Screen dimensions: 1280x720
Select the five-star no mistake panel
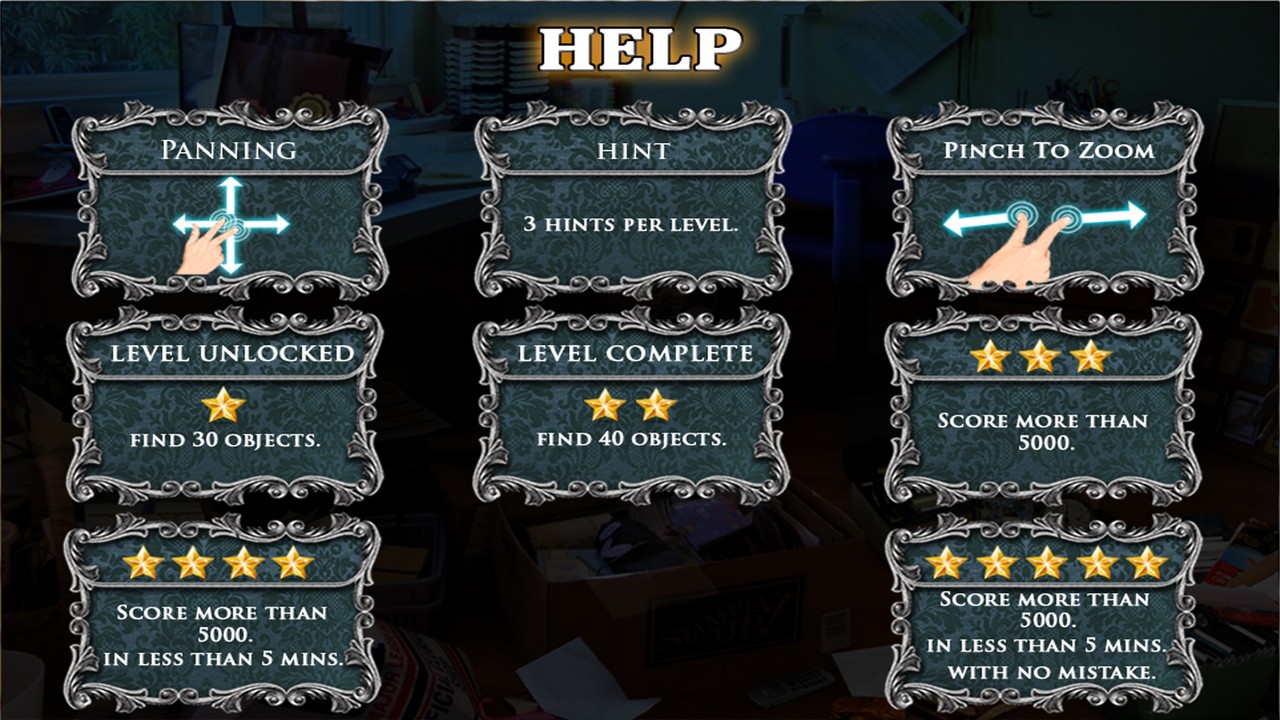coord(1043,612)
